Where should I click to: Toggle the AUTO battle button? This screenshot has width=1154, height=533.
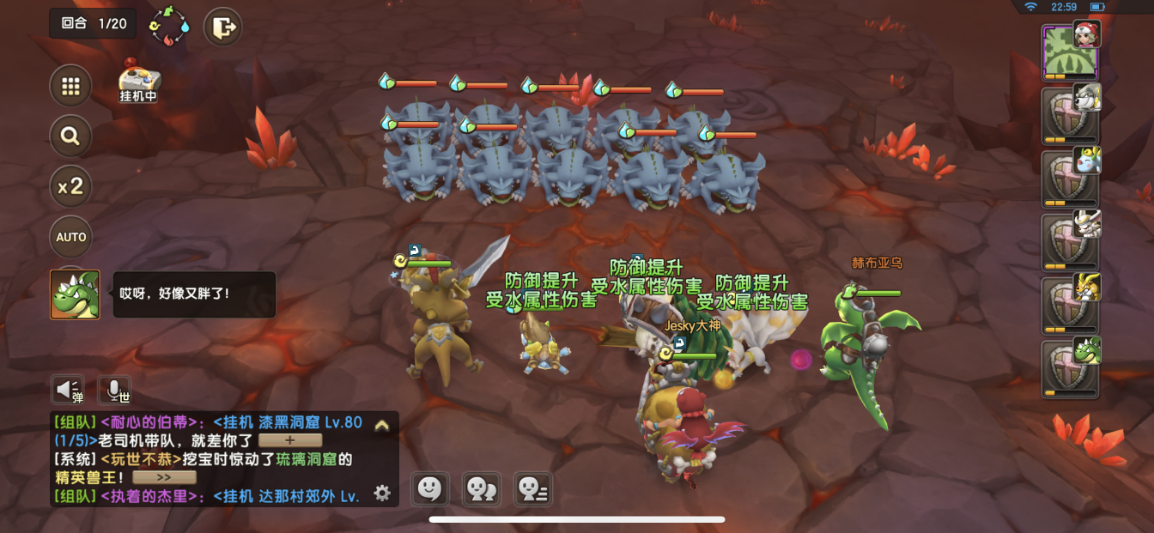71,237
